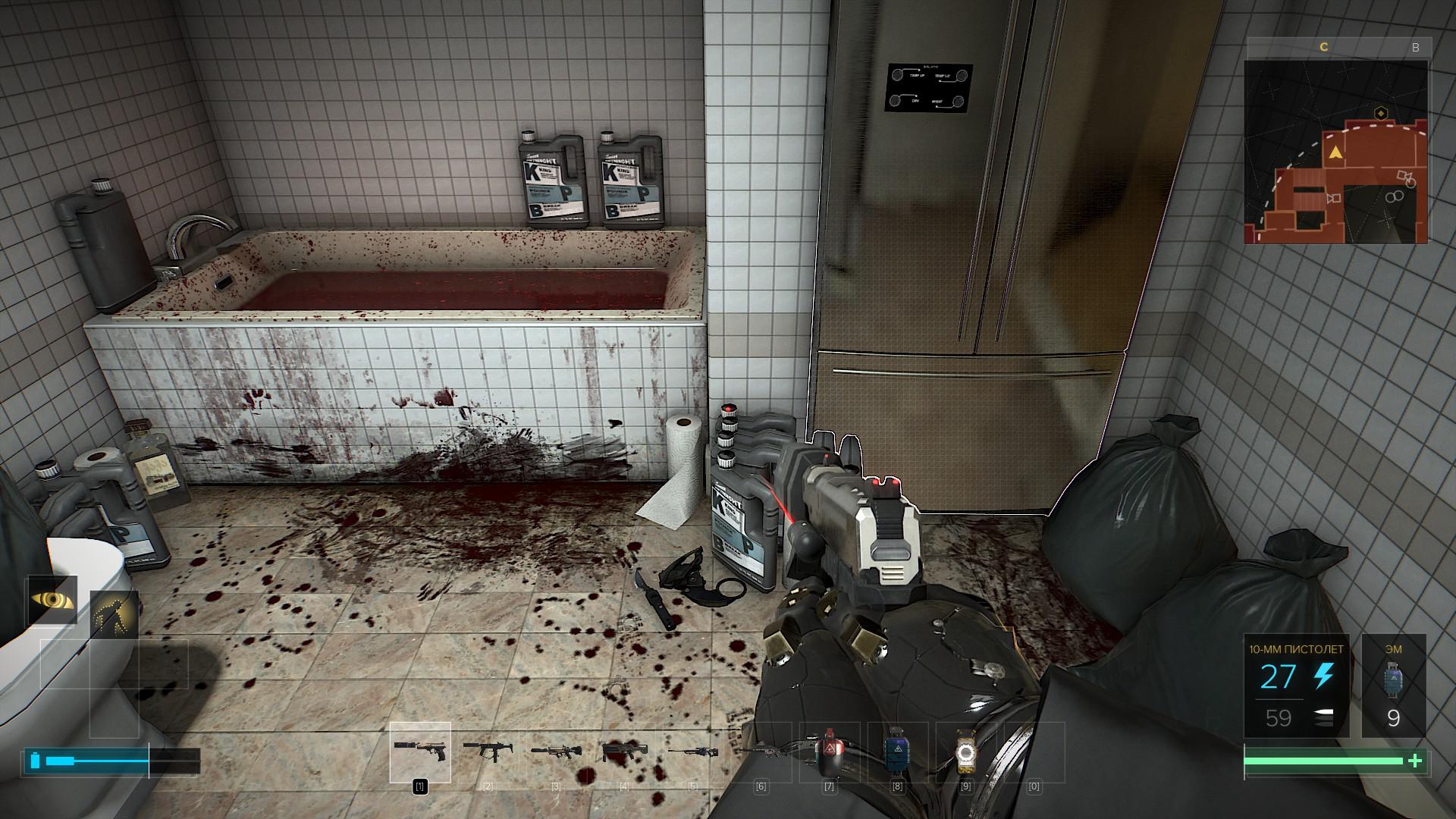
Task: Select the yellow canister item in slot 9
Action: click(965, 752)
